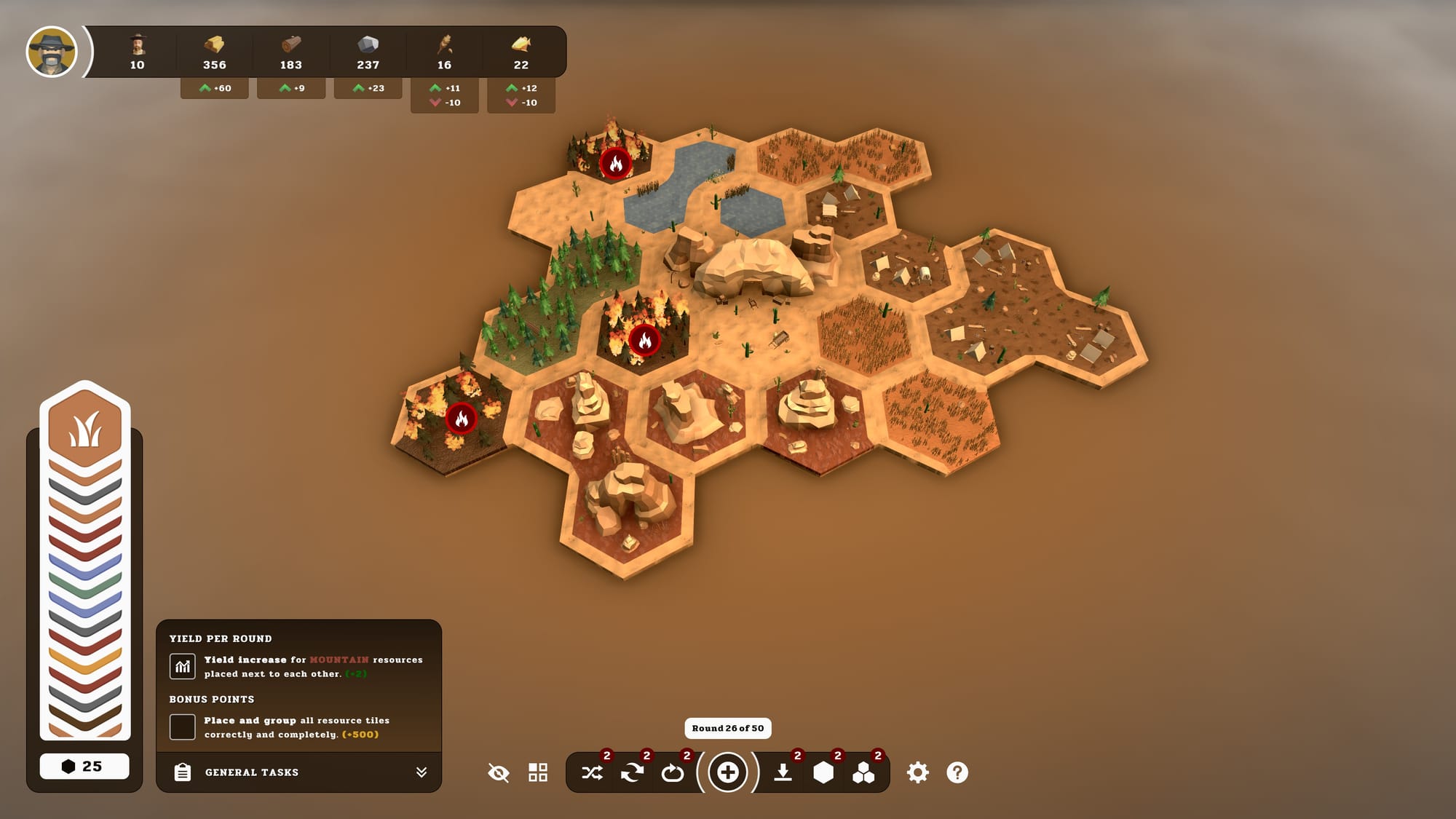The height and width of the screenshot is (819, 1456).
Task: Use the circular redo arrow action
Action: pos(672,772)
